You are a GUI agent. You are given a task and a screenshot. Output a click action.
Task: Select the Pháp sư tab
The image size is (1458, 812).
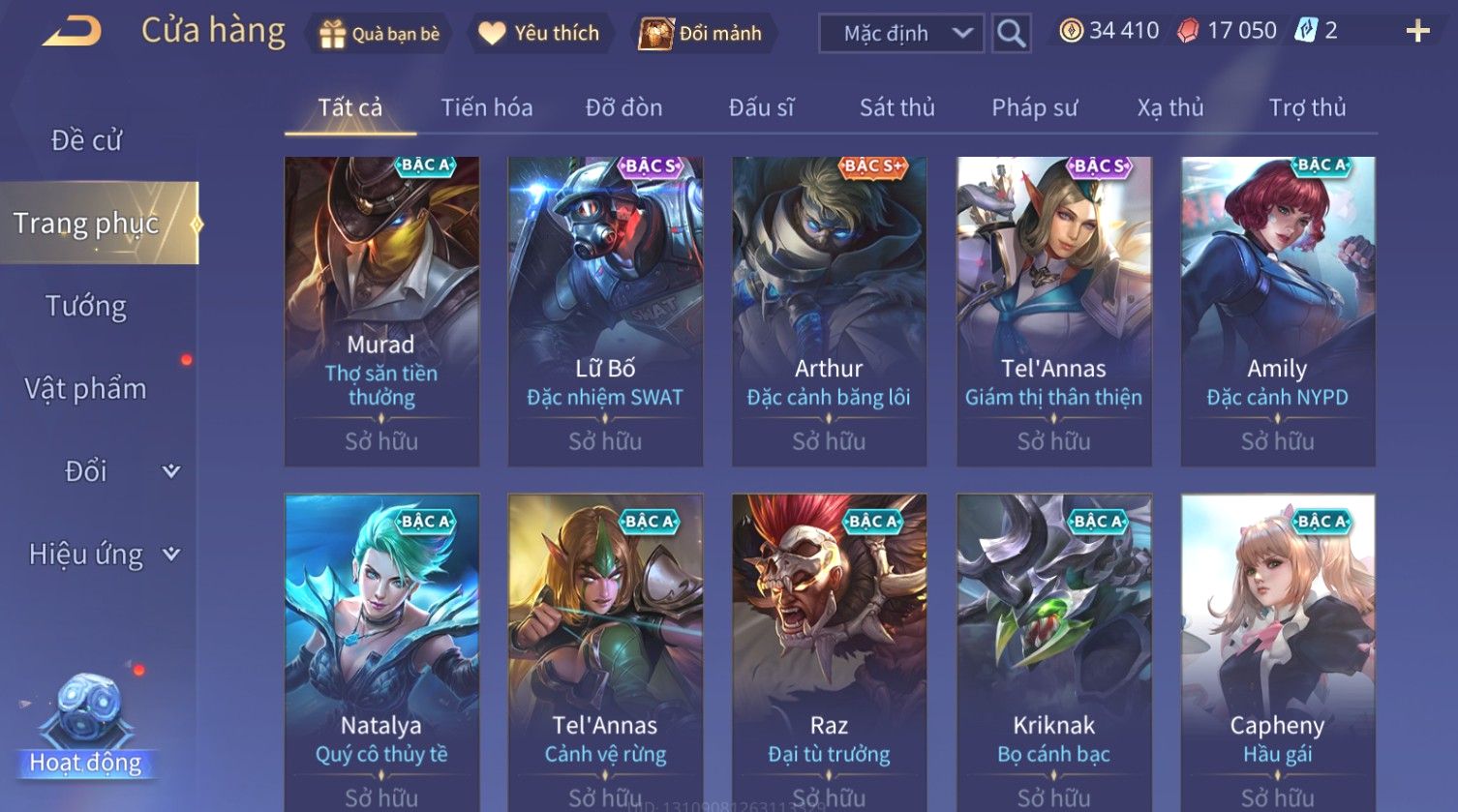click(x=1034, y=107)
